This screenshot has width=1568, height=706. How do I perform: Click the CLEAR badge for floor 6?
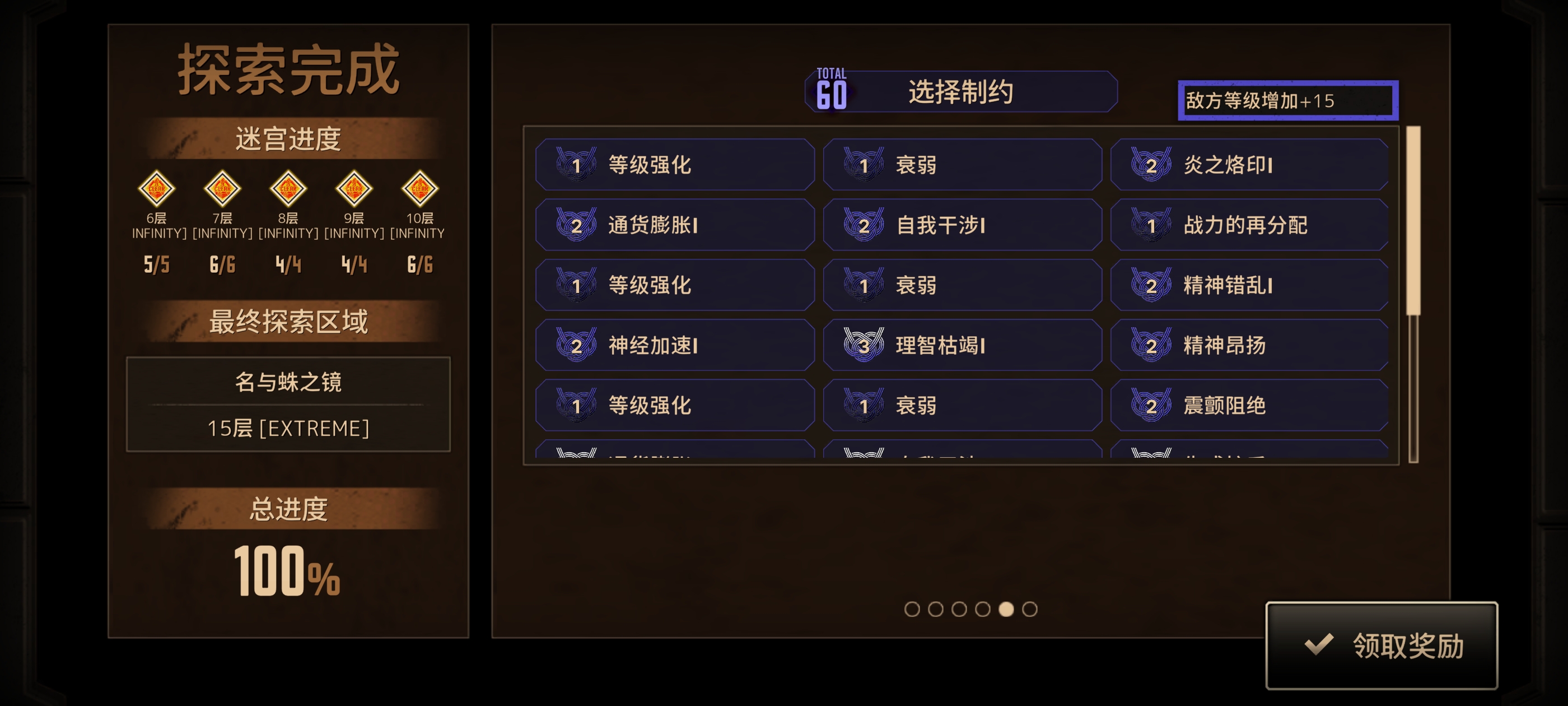(x=157, y=190)
